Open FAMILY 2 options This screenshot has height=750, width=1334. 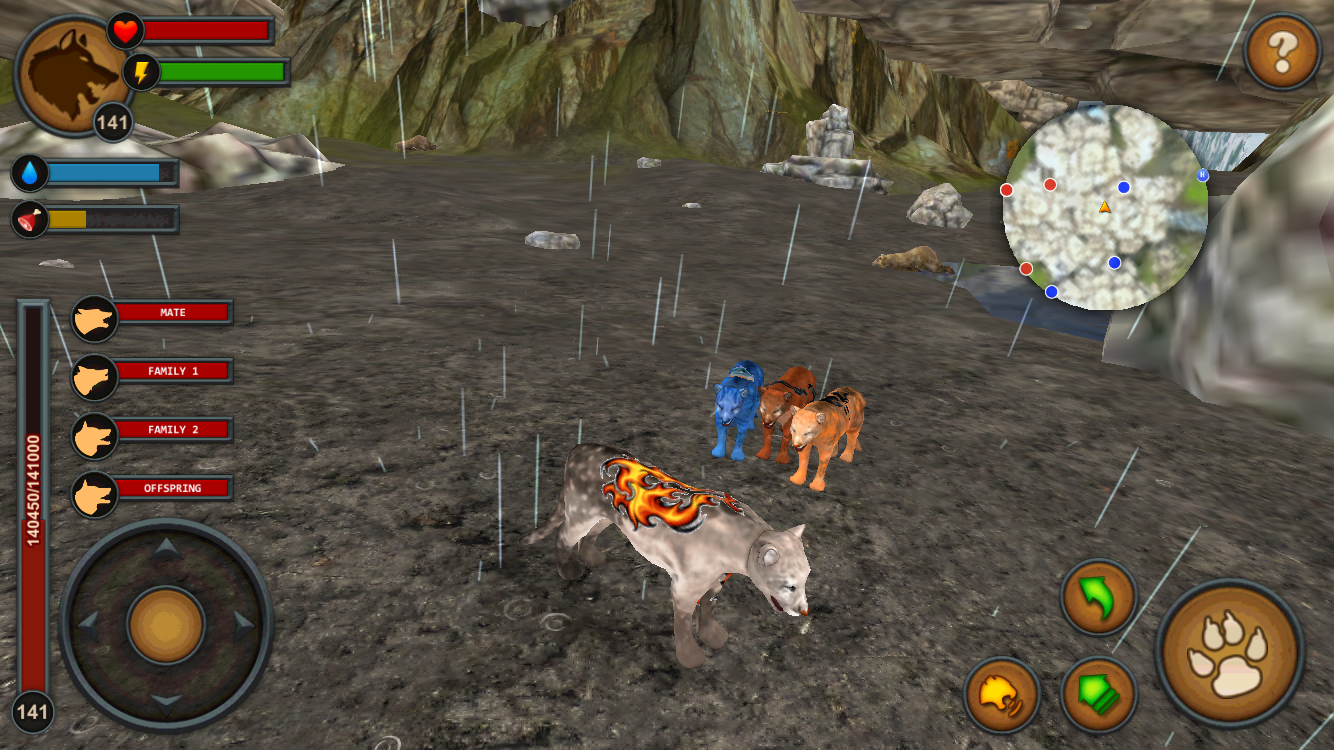coord(175,429)
